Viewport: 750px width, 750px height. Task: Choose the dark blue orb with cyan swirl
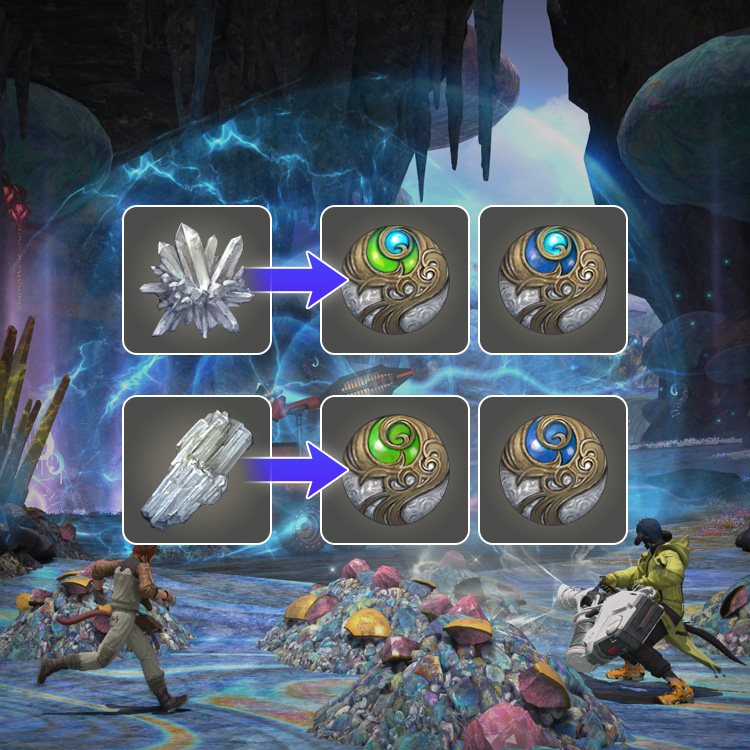553,280
